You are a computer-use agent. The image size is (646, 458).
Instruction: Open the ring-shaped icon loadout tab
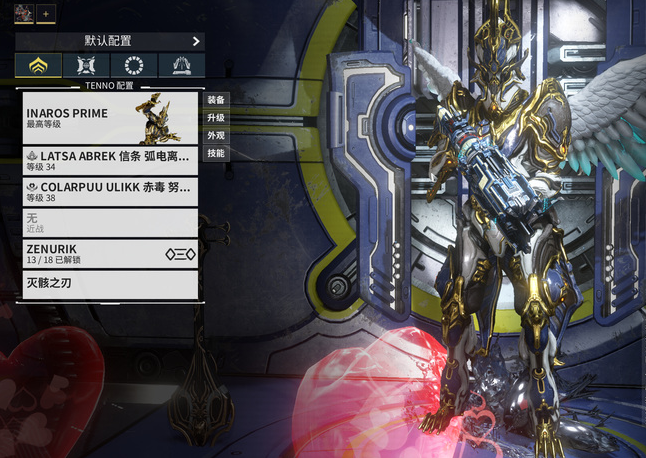tap(134, 66)
